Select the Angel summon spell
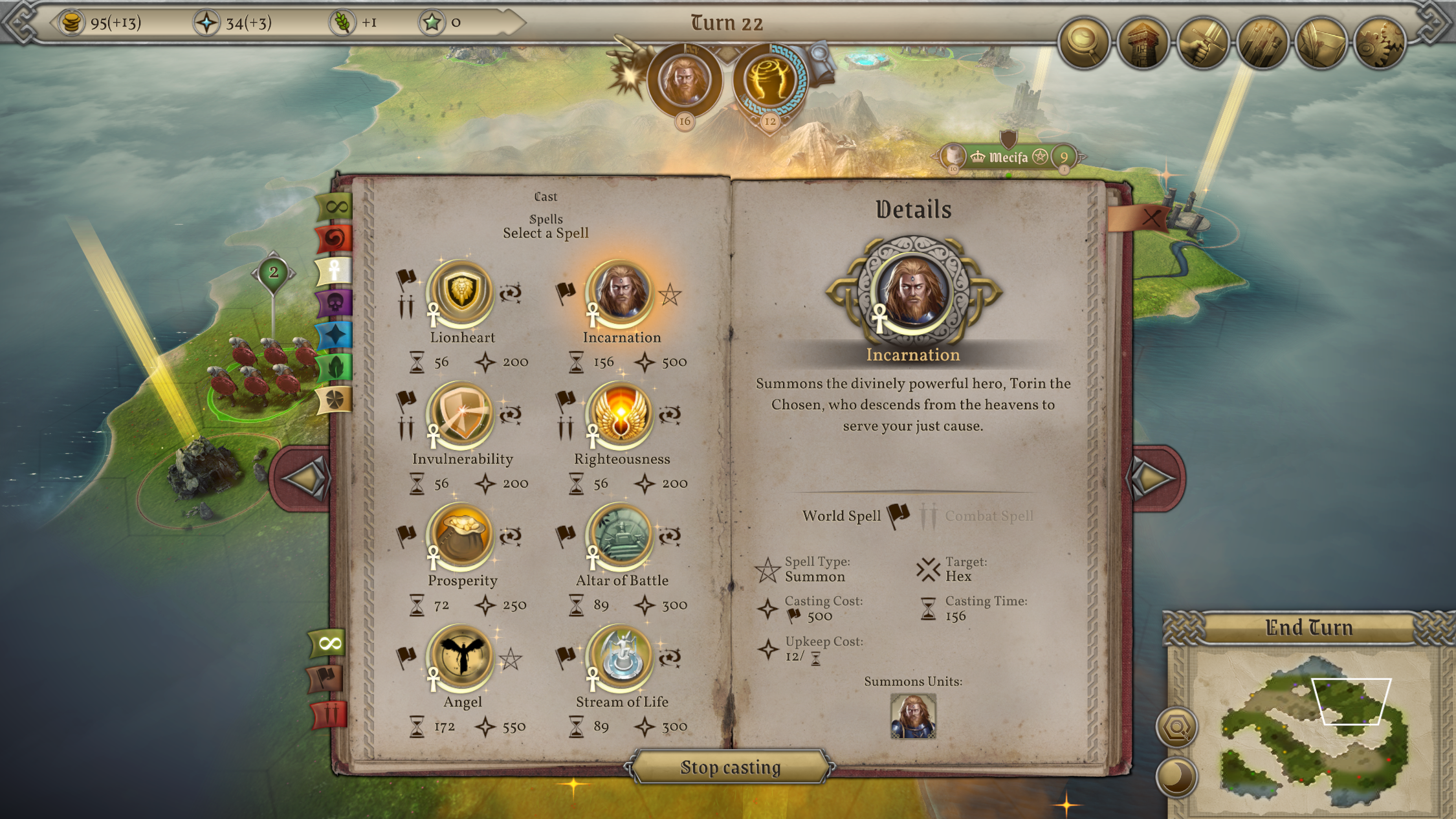This screenshot has width=1456, height=819. point(461,658)
